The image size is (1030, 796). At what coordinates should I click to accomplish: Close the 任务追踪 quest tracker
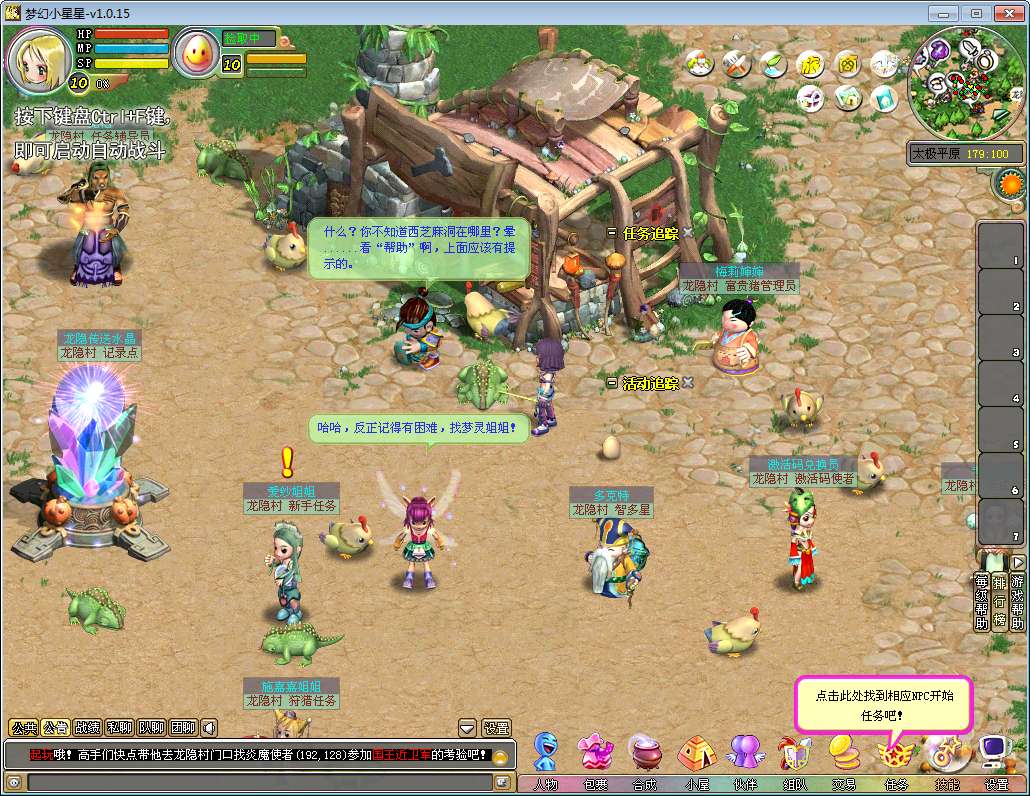coord(688,233)
